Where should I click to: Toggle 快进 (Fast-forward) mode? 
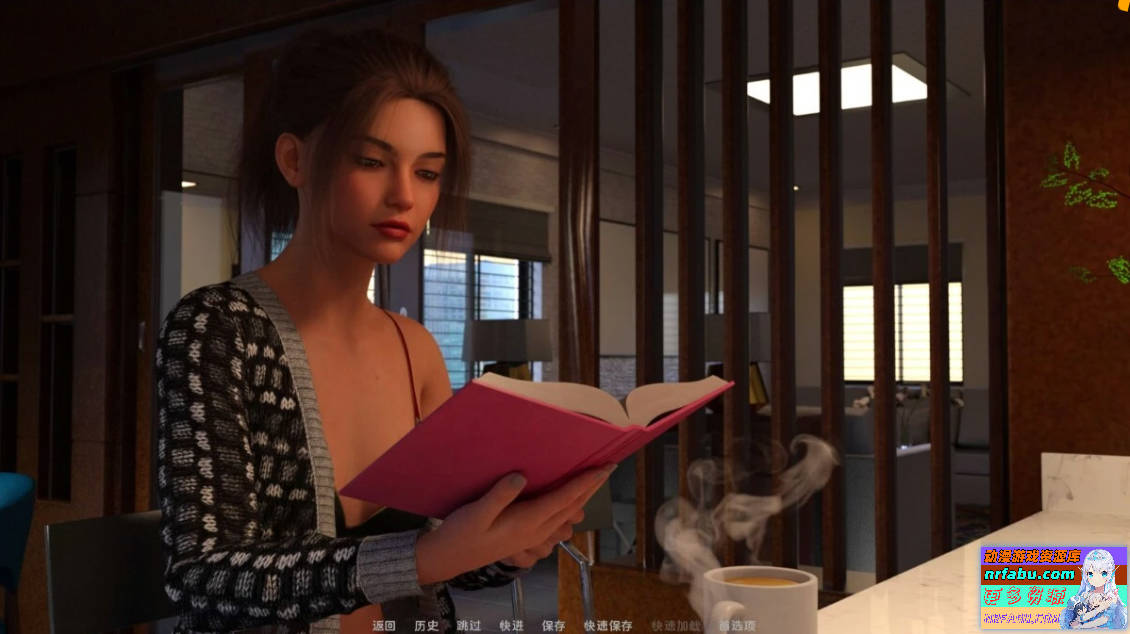(x=511, y=626)
